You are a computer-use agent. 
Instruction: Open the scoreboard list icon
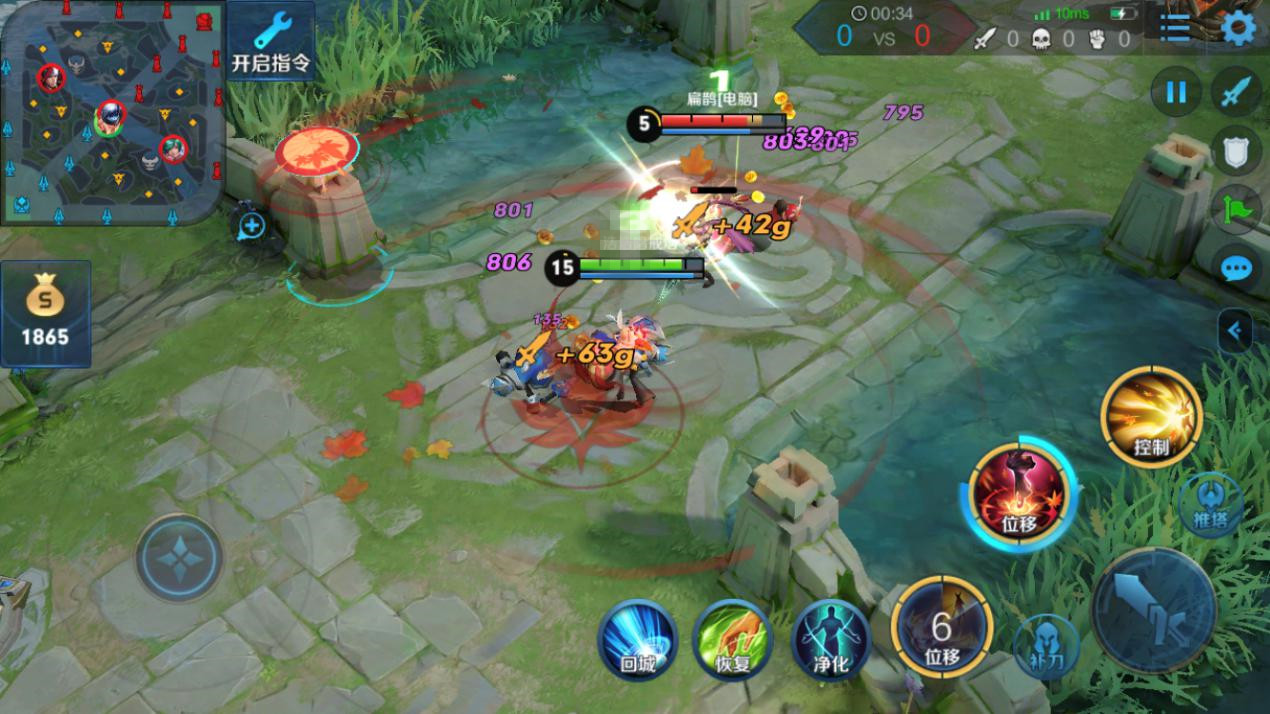1175,28
